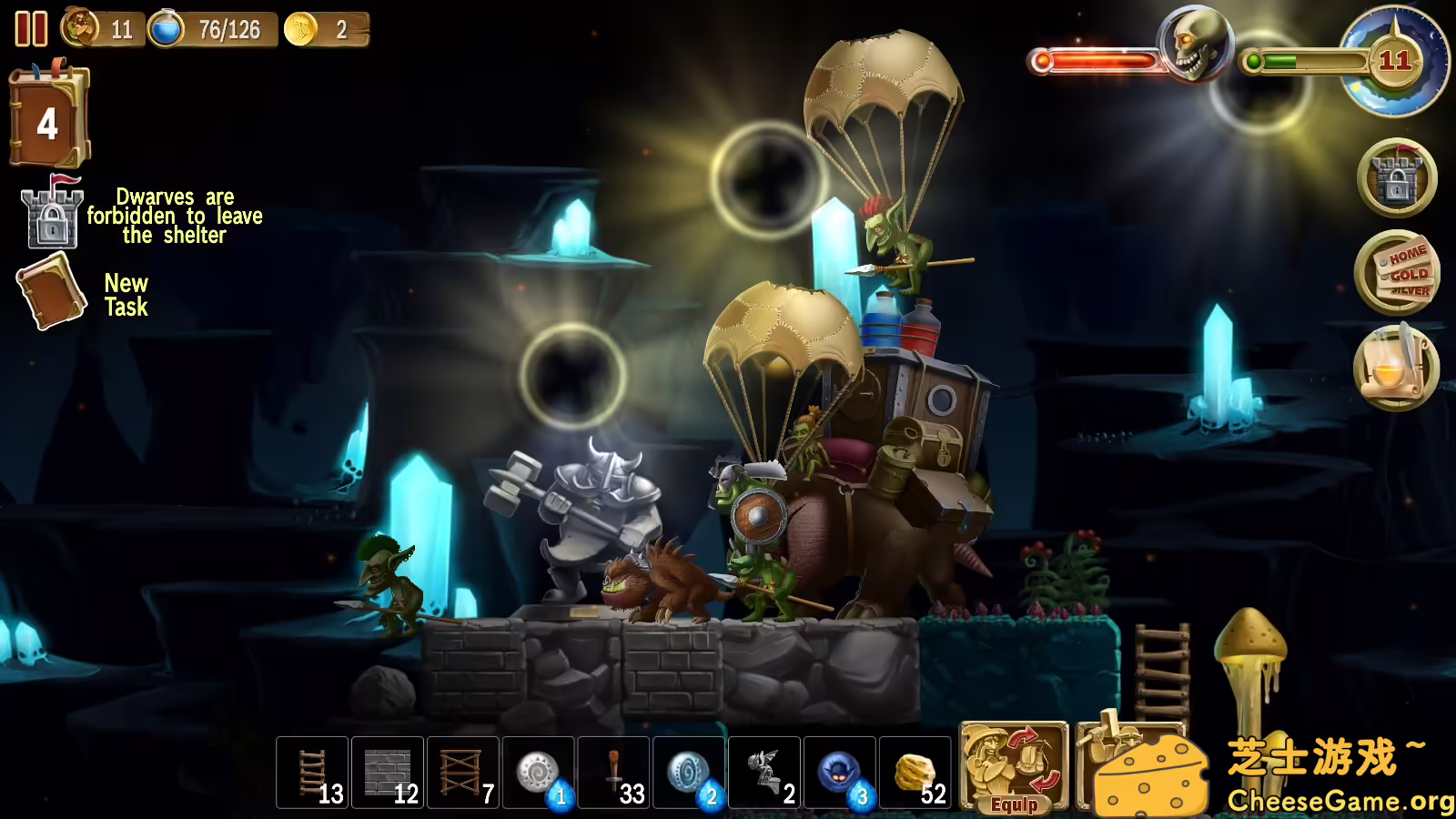Toggle the castle padlock shelter button
This screenshot has width=1456, height=819.
coord(1397,179)
